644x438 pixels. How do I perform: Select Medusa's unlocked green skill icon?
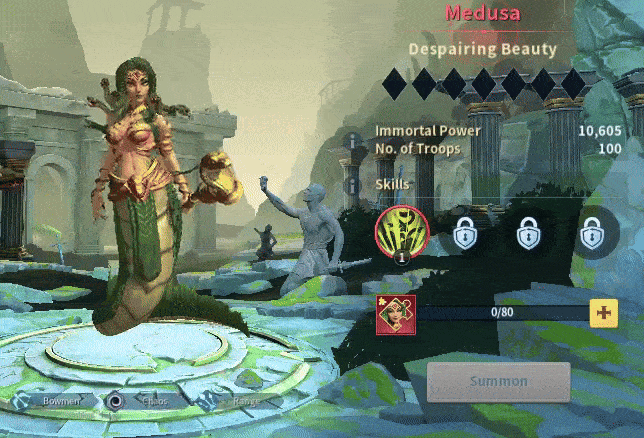tap(401, 234)
